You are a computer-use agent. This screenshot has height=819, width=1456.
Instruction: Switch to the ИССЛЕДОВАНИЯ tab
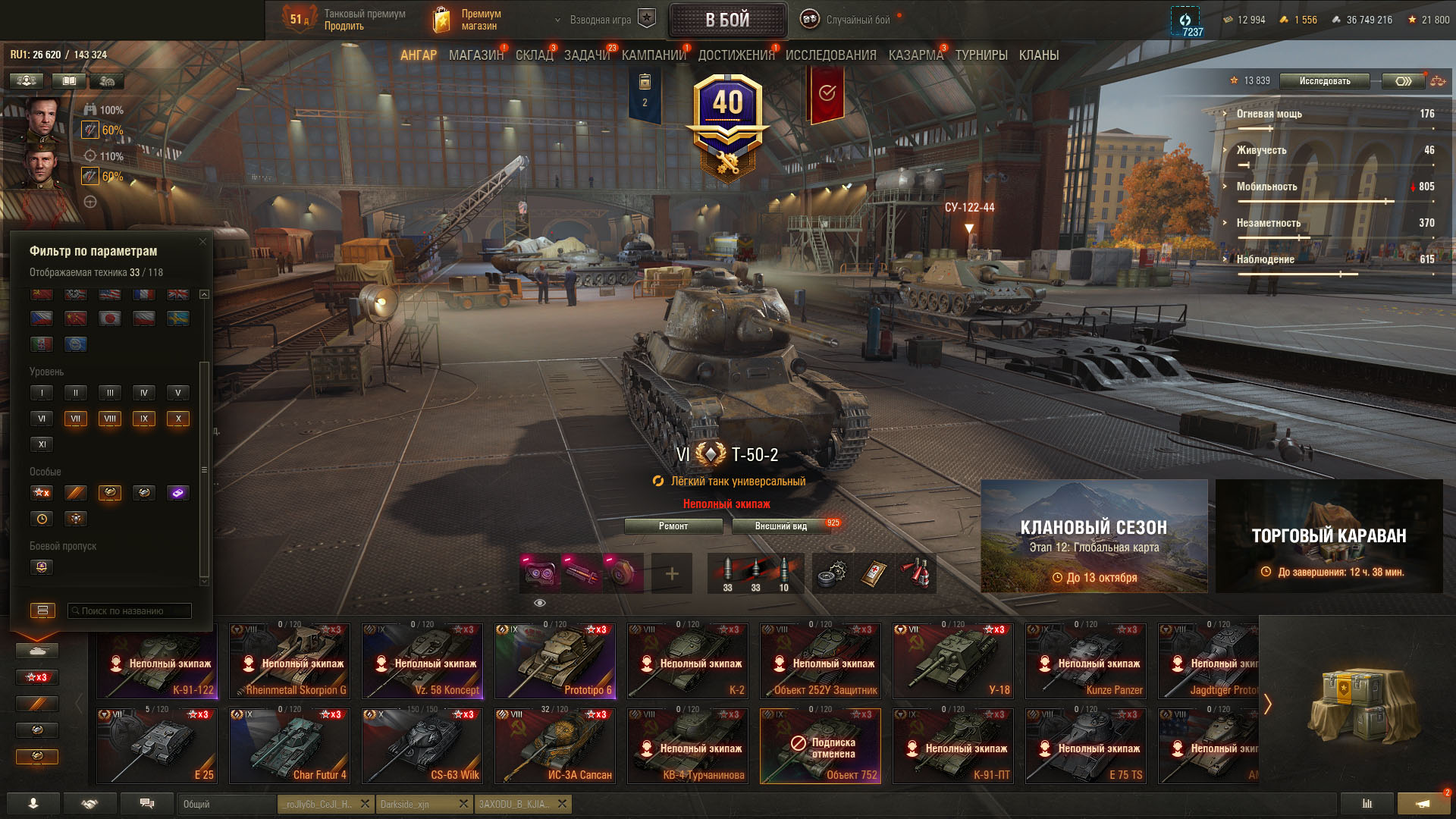830,55
